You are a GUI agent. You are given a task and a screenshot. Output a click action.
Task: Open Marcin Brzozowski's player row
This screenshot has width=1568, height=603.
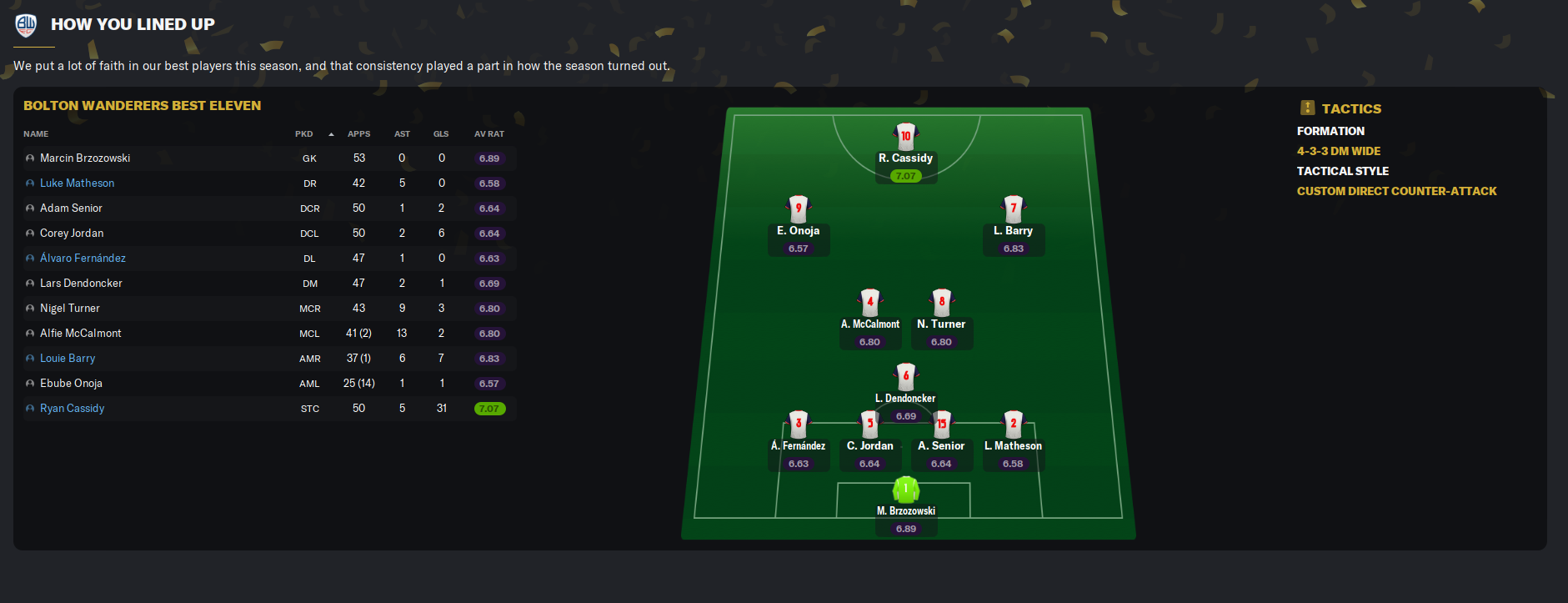(85, 158)
